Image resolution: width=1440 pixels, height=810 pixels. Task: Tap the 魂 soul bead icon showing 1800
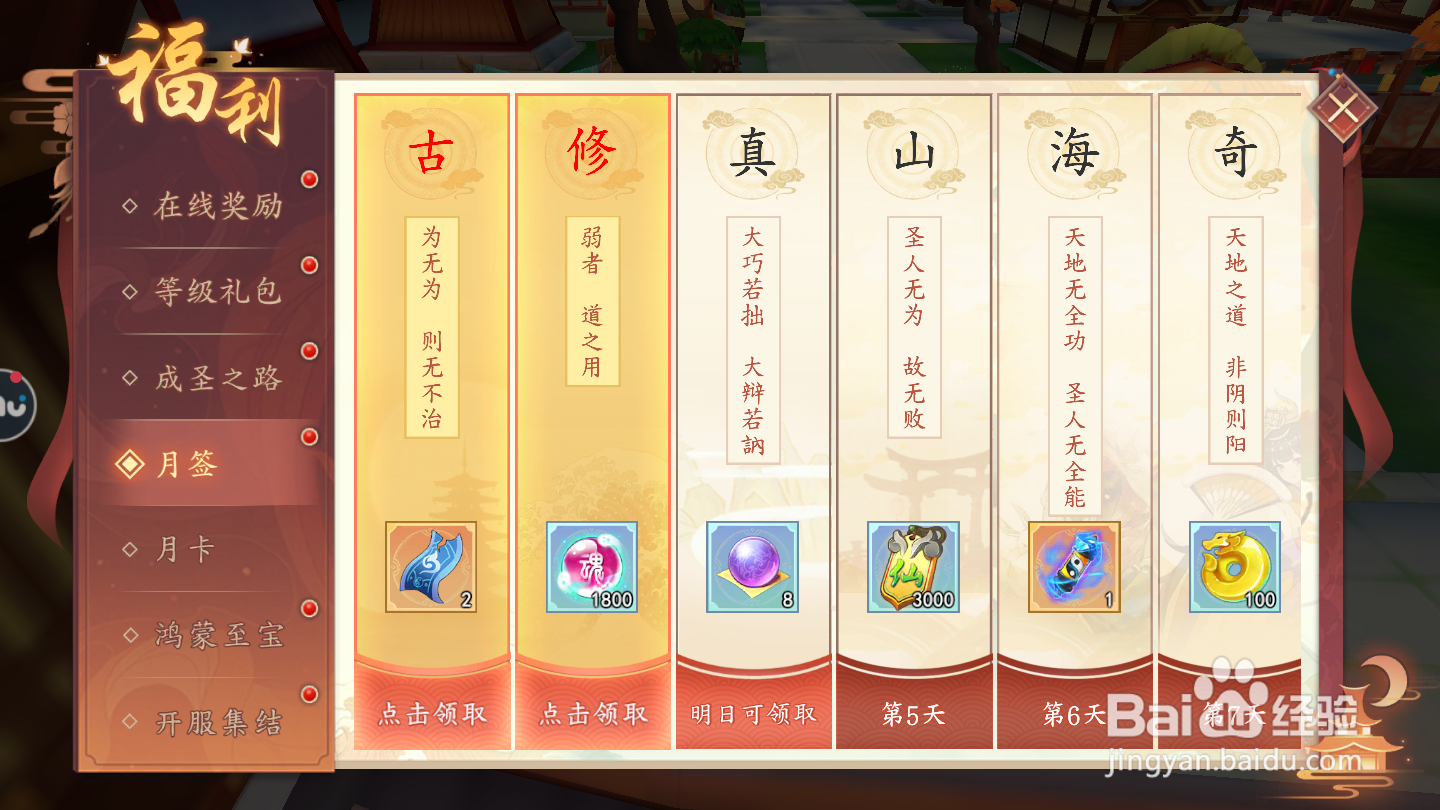(590, 565)
